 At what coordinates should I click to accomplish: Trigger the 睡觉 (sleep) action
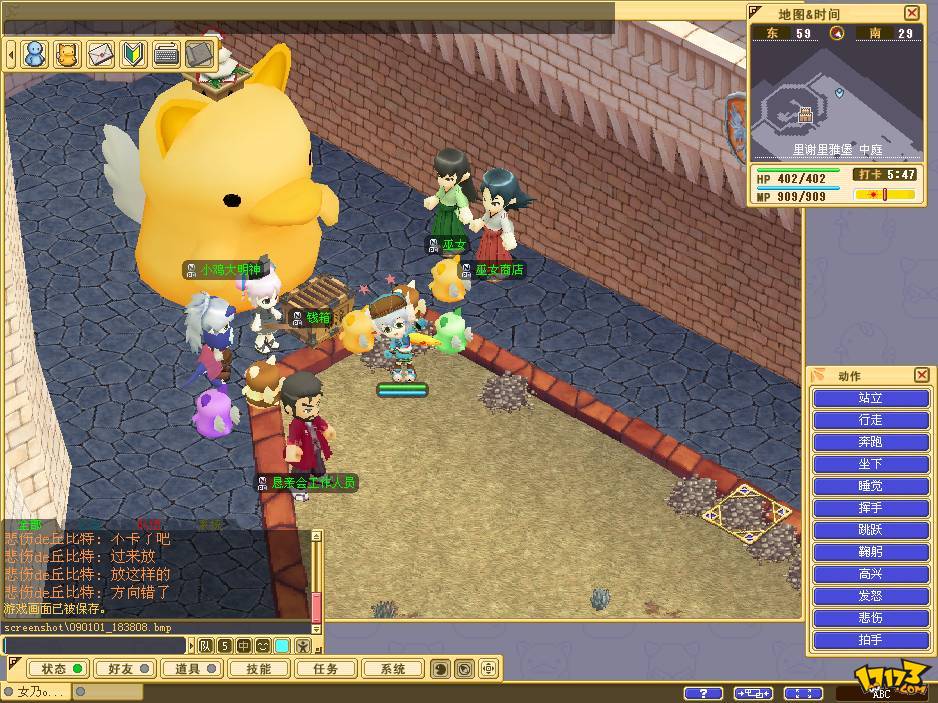pos(870,486)
